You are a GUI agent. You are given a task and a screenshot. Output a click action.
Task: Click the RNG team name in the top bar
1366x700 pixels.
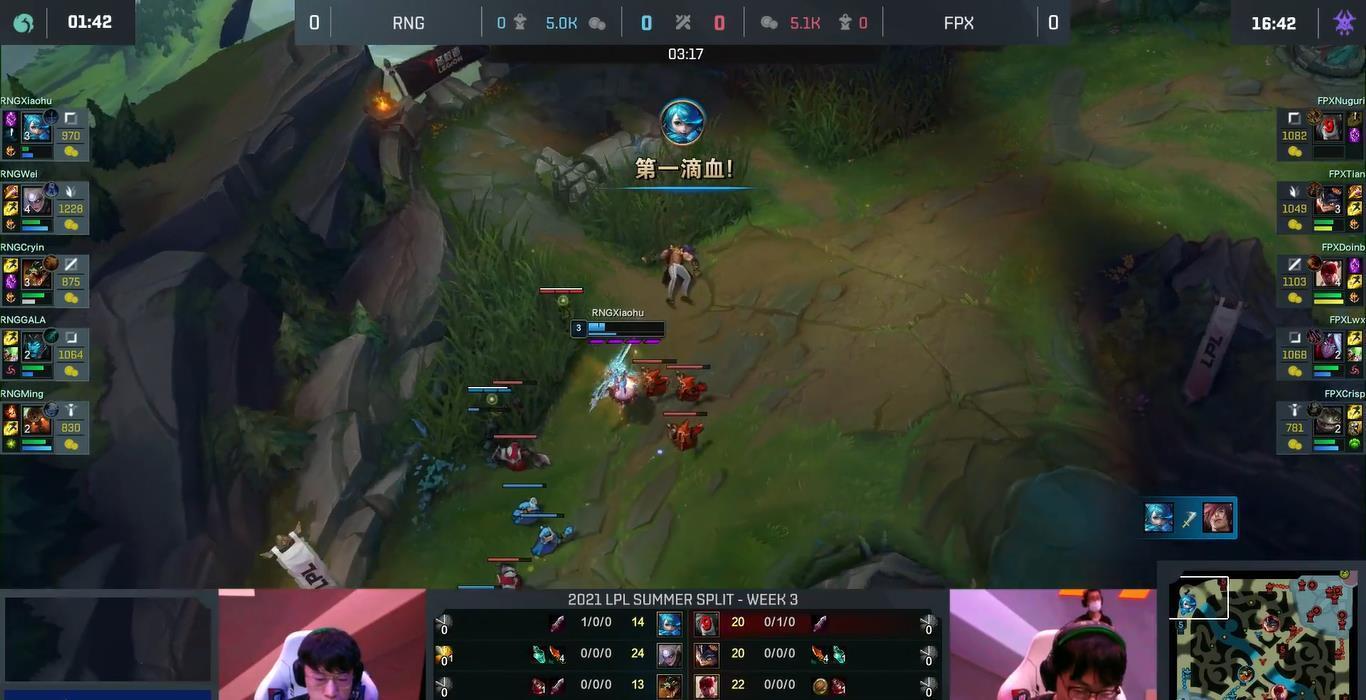pyautogui.click(x=408, y=22)
